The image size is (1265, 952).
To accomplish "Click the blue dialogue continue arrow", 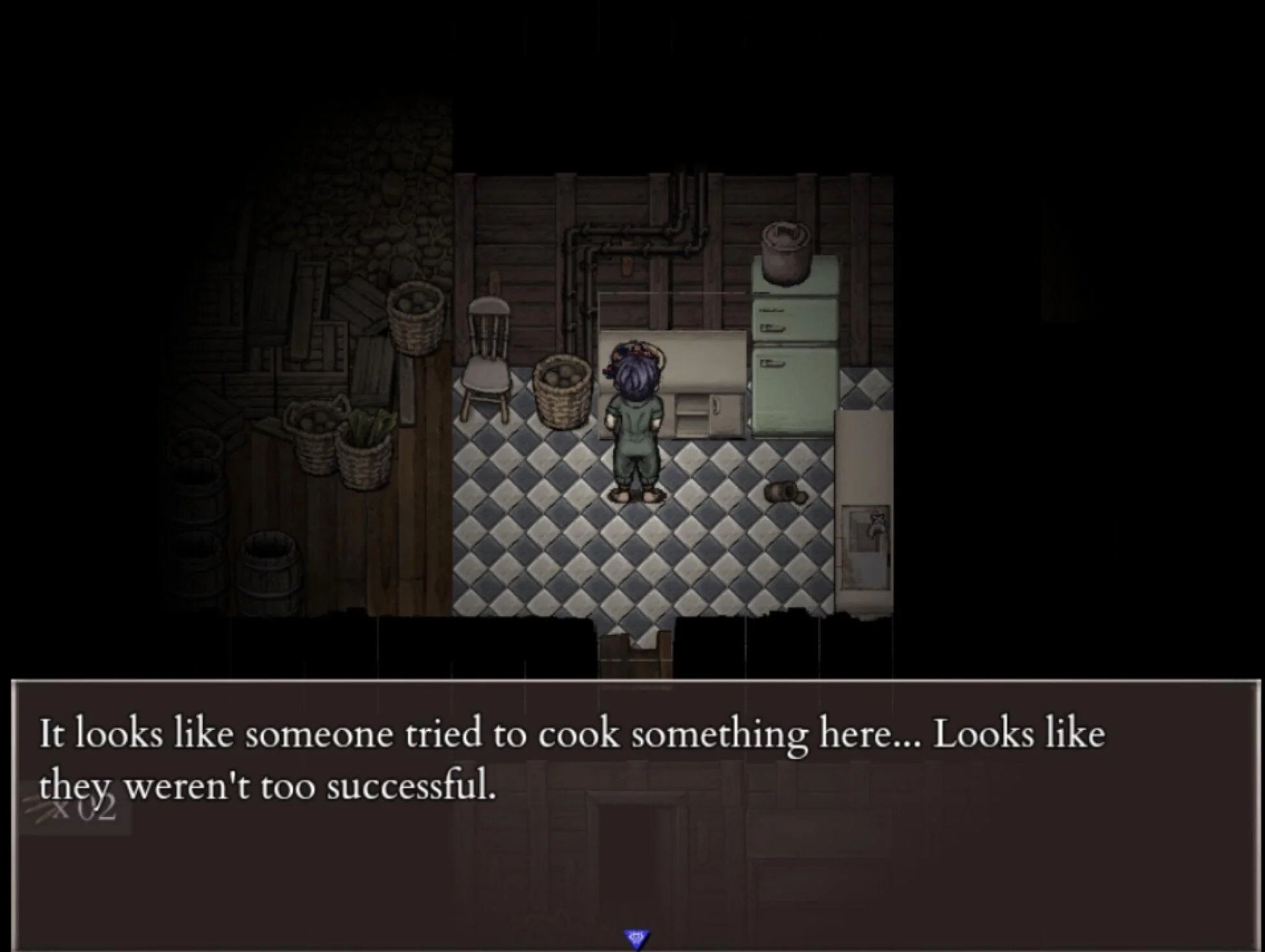I will point(636,938).
